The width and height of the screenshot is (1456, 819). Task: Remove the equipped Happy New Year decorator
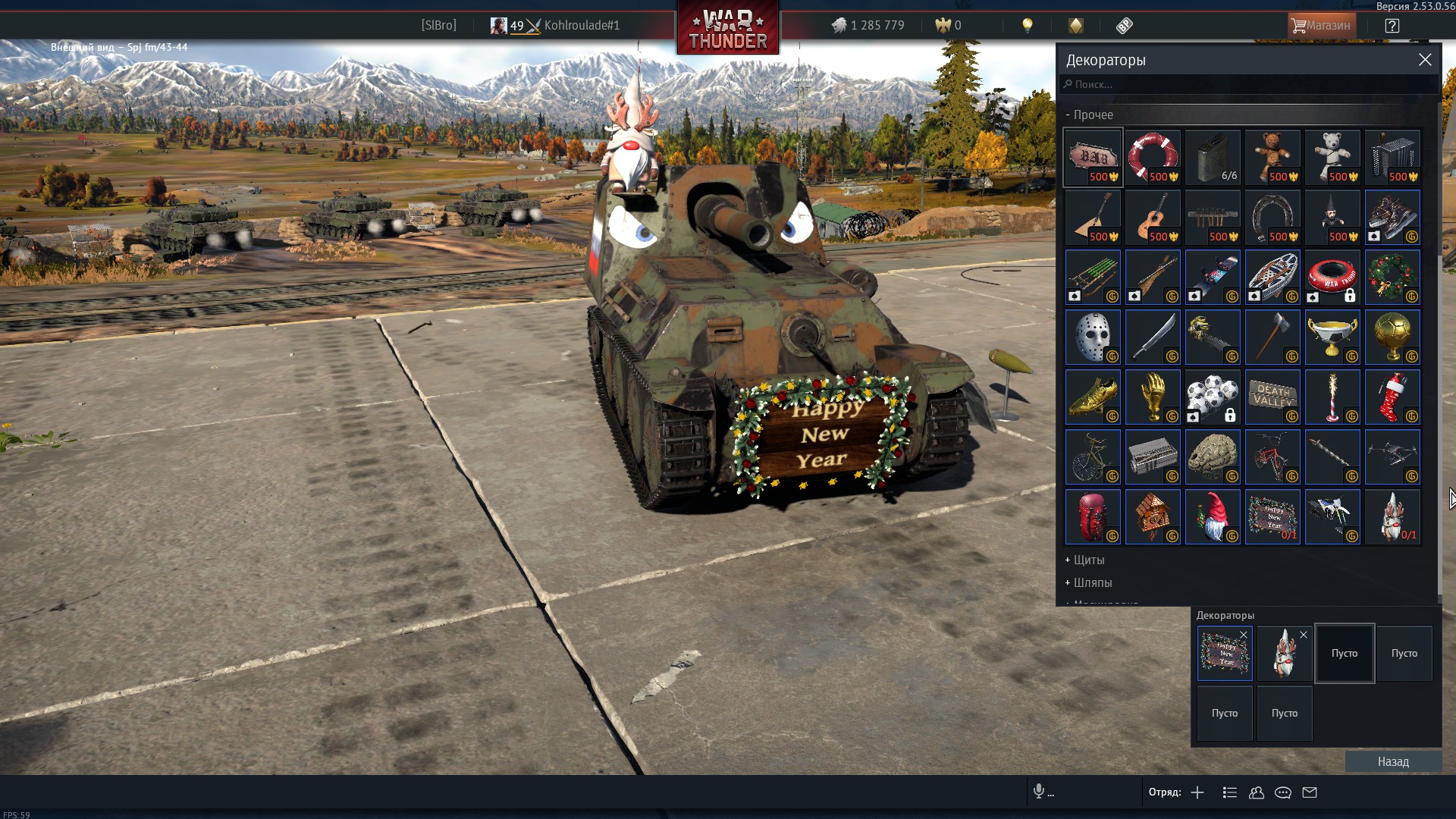click(x=1244, y=635)
